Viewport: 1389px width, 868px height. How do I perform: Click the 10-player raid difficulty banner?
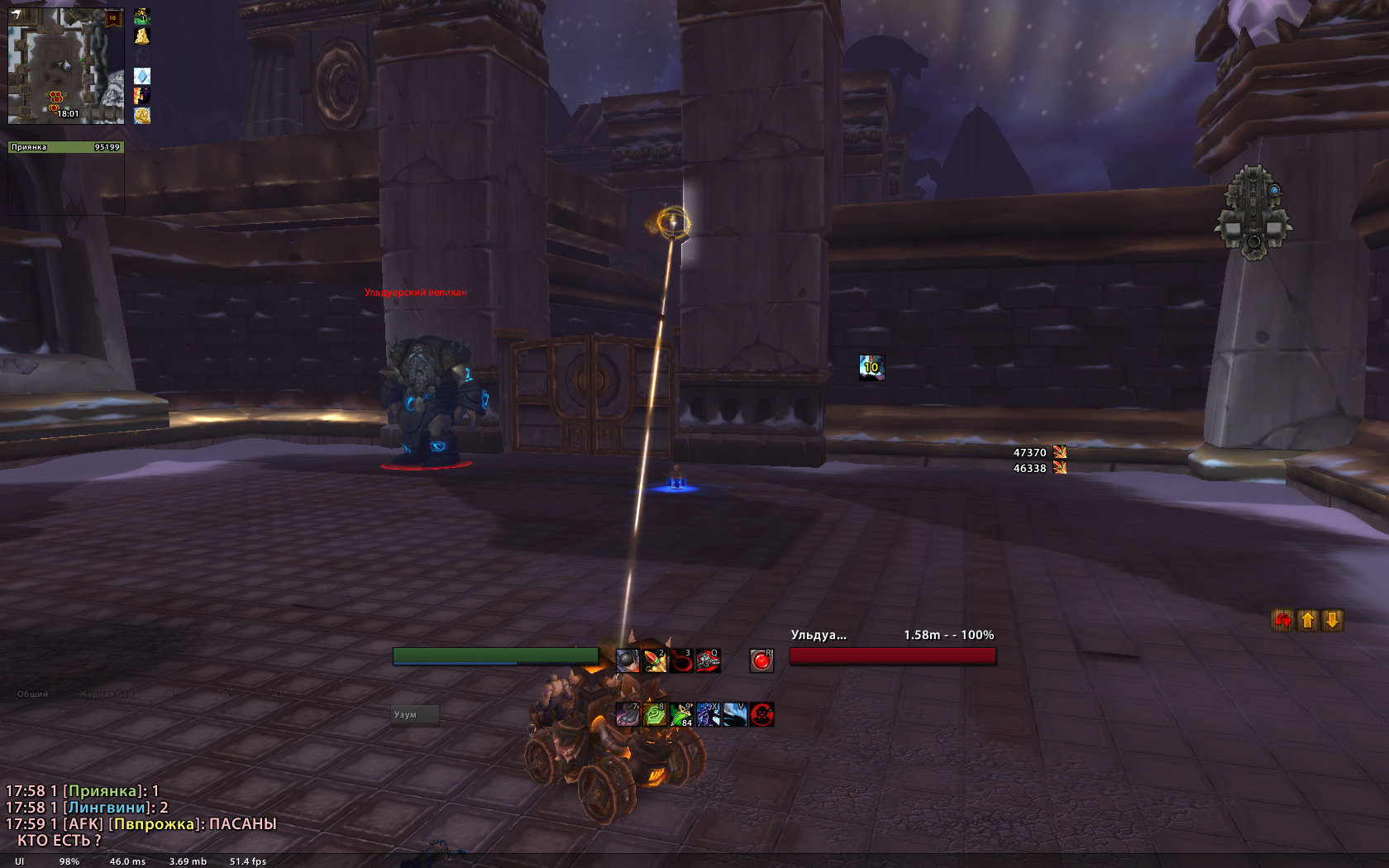point(113,18)
